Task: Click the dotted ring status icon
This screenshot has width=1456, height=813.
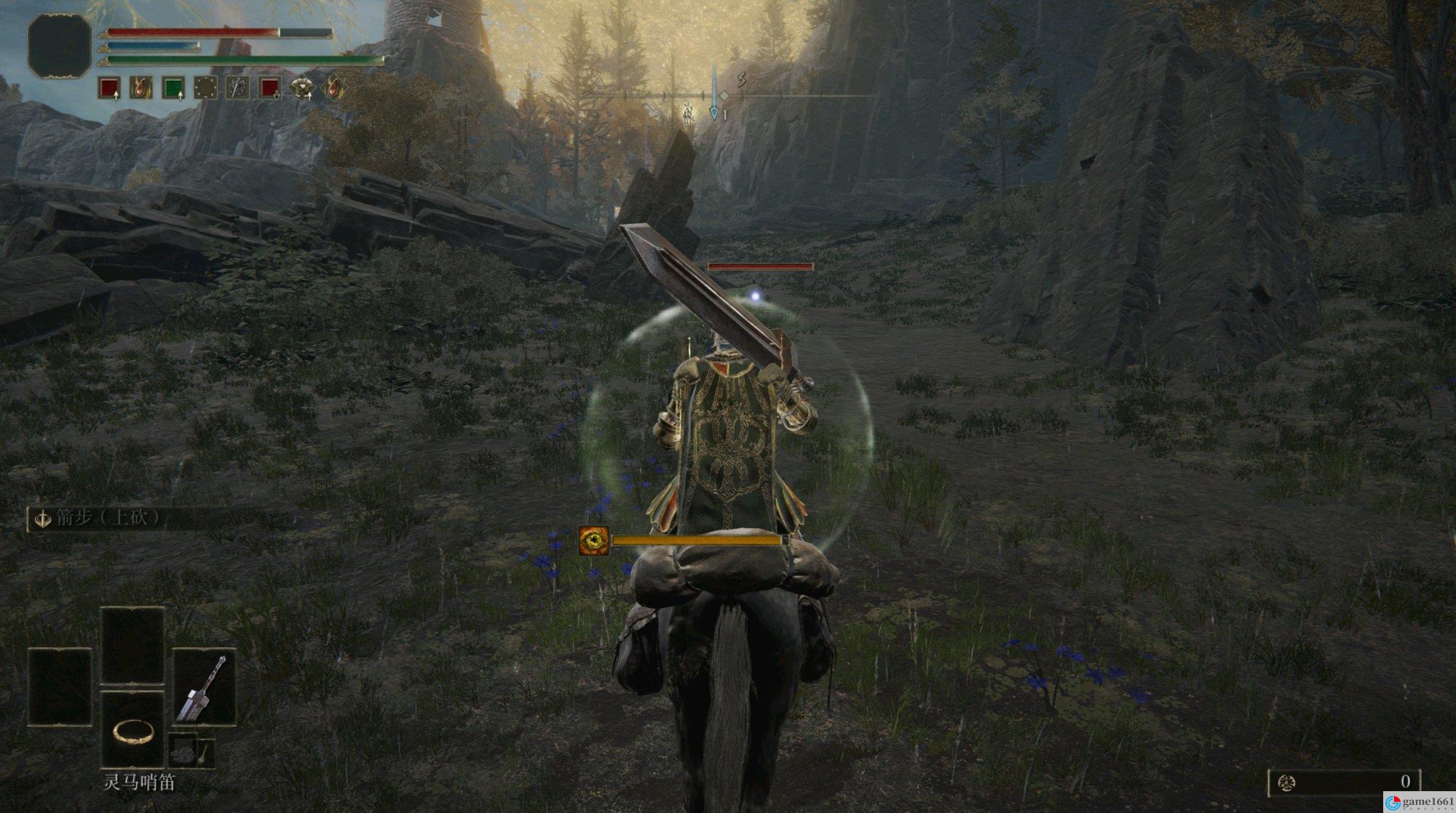Action: click(205, 88)
